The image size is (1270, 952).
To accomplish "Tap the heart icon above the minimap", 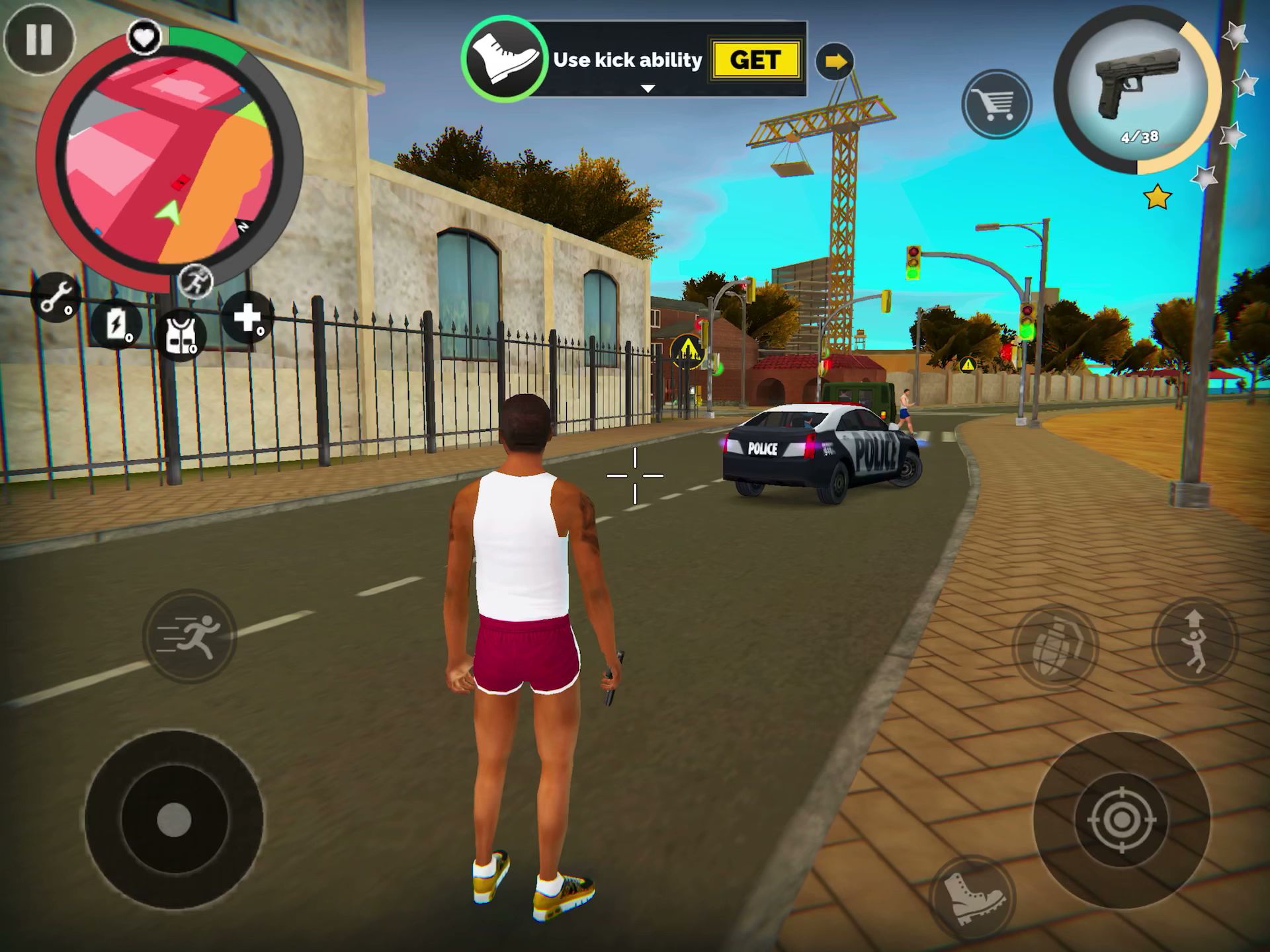I will pos(144,36).
